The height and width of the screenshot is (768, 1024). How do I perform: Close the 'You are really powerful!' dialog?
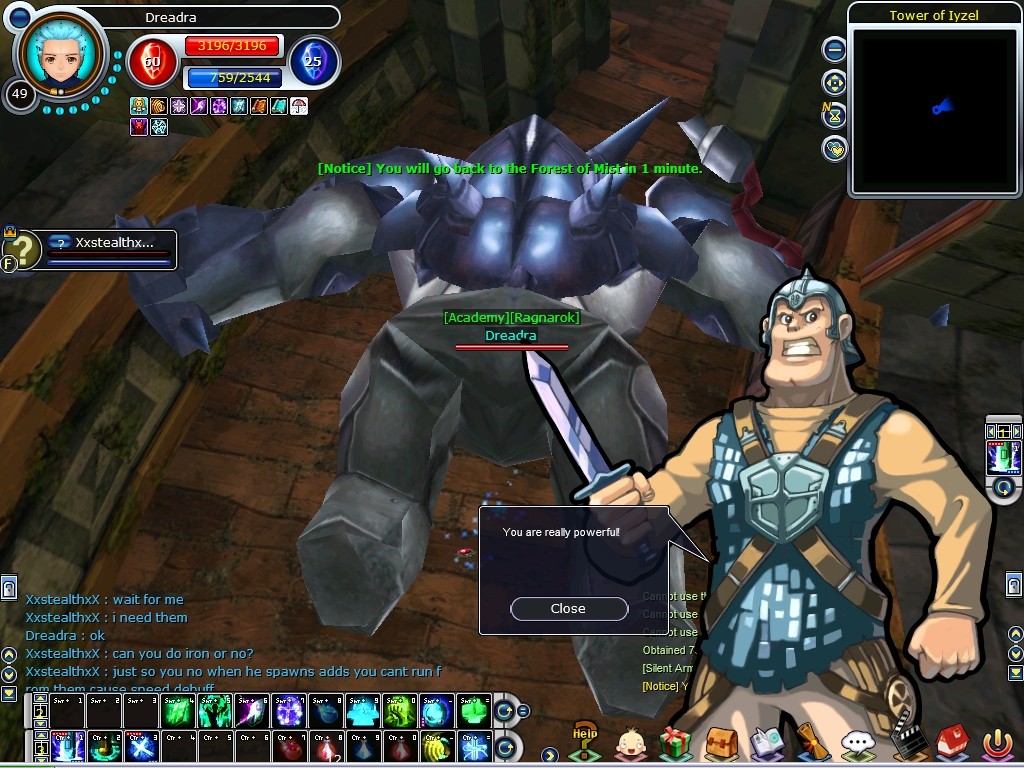(568, 608)
